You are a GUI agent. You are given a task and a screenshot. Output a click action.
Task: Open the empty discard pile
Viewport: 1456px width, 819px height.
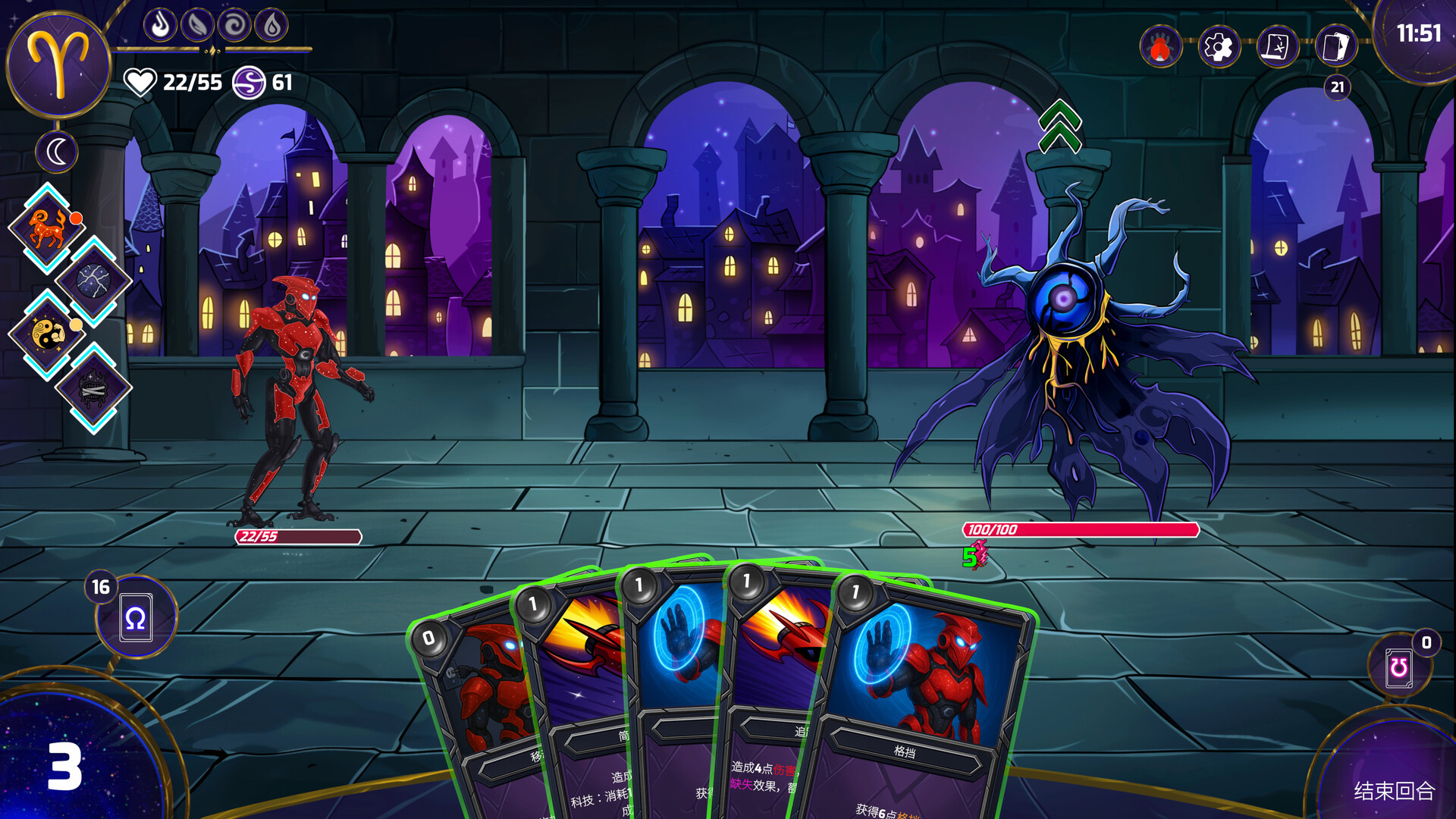click(x=1399, y=667)
